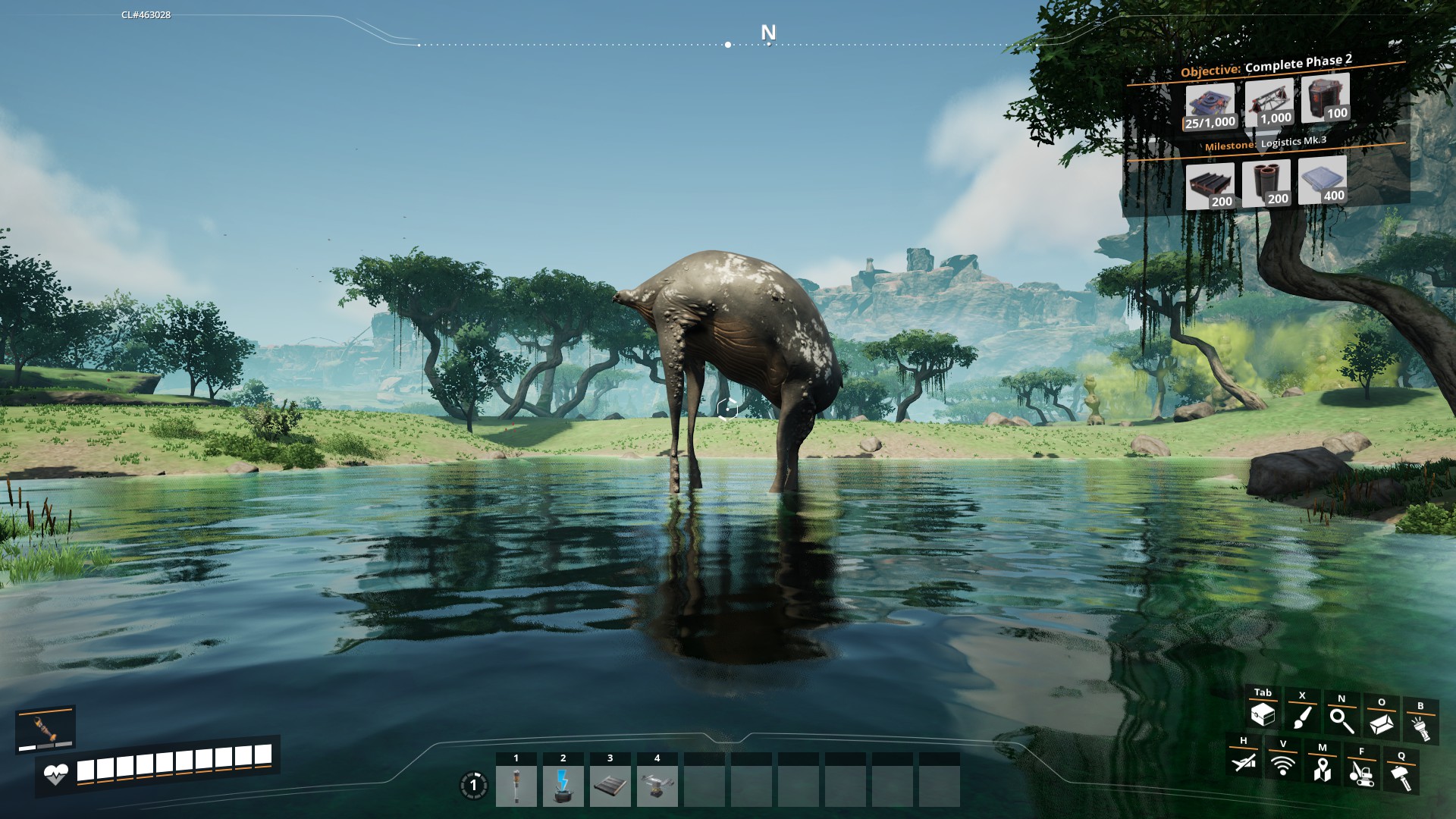Viewport: 1456px width, 819px height.
Task: Click the Smart Plating objective item showing 25/1,000
Action: click(x=1210, y=107)
